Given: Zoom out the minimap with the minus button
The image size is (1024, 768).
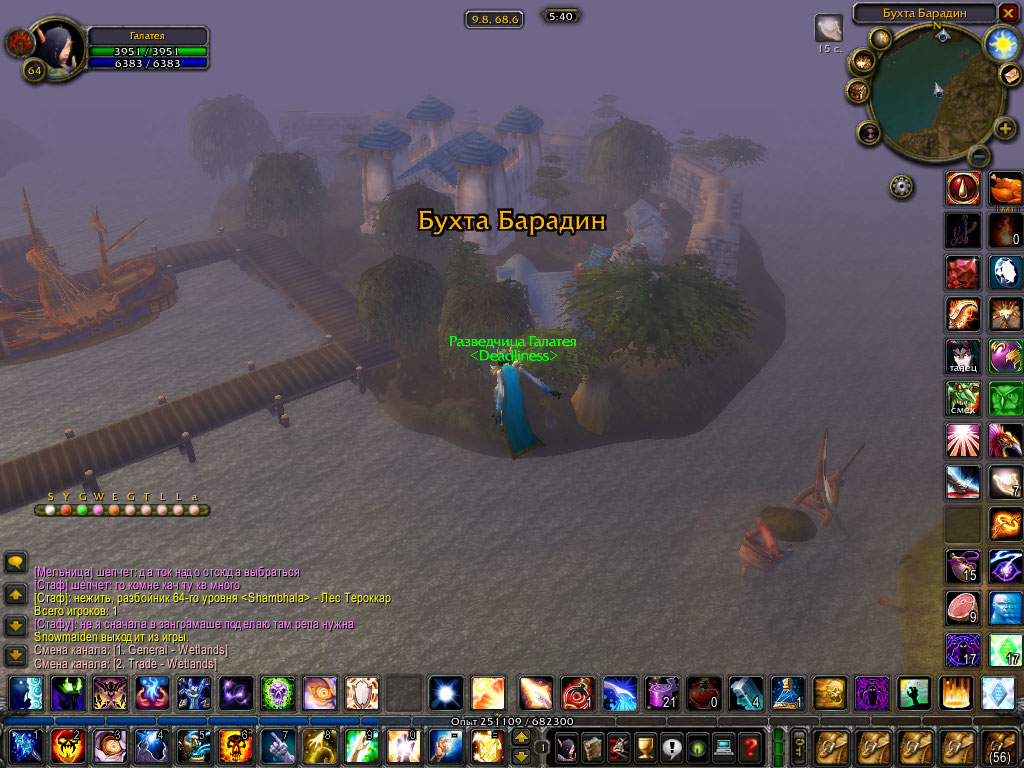Looking at the screenshot, I should coord(980,156).
